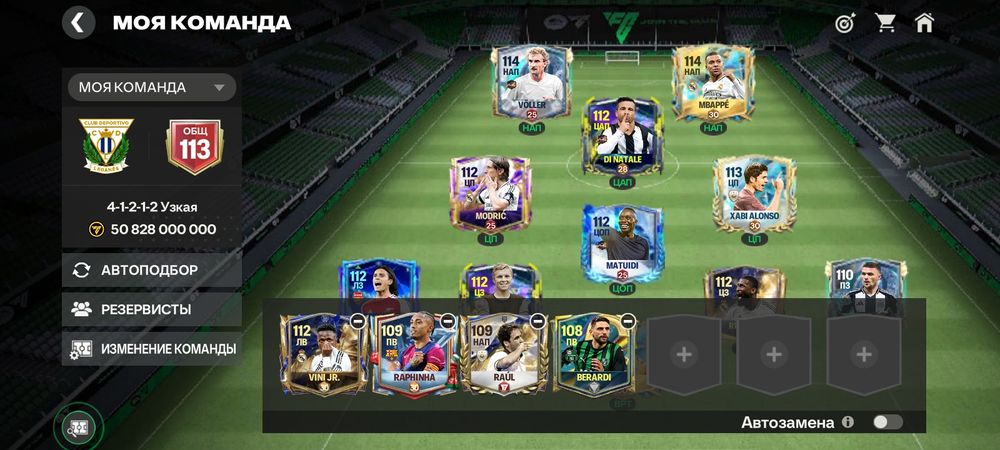Tap the Di Natale card
Viewport: 1000px width, 450px height.
tap(622, 137)
